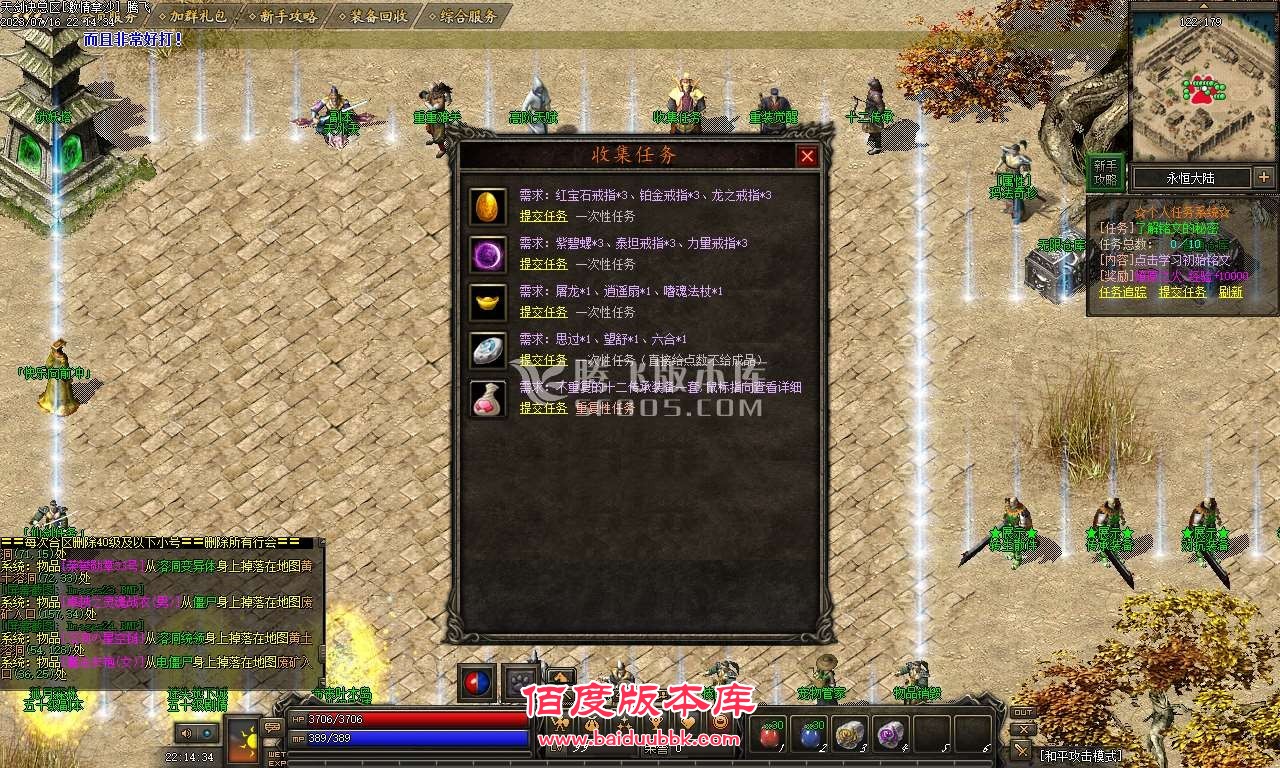This screenshot has width=1280, height=768.
Task: Select the red potion in quickslot 1
Action: pyautogui.click(x=767, y=734)
